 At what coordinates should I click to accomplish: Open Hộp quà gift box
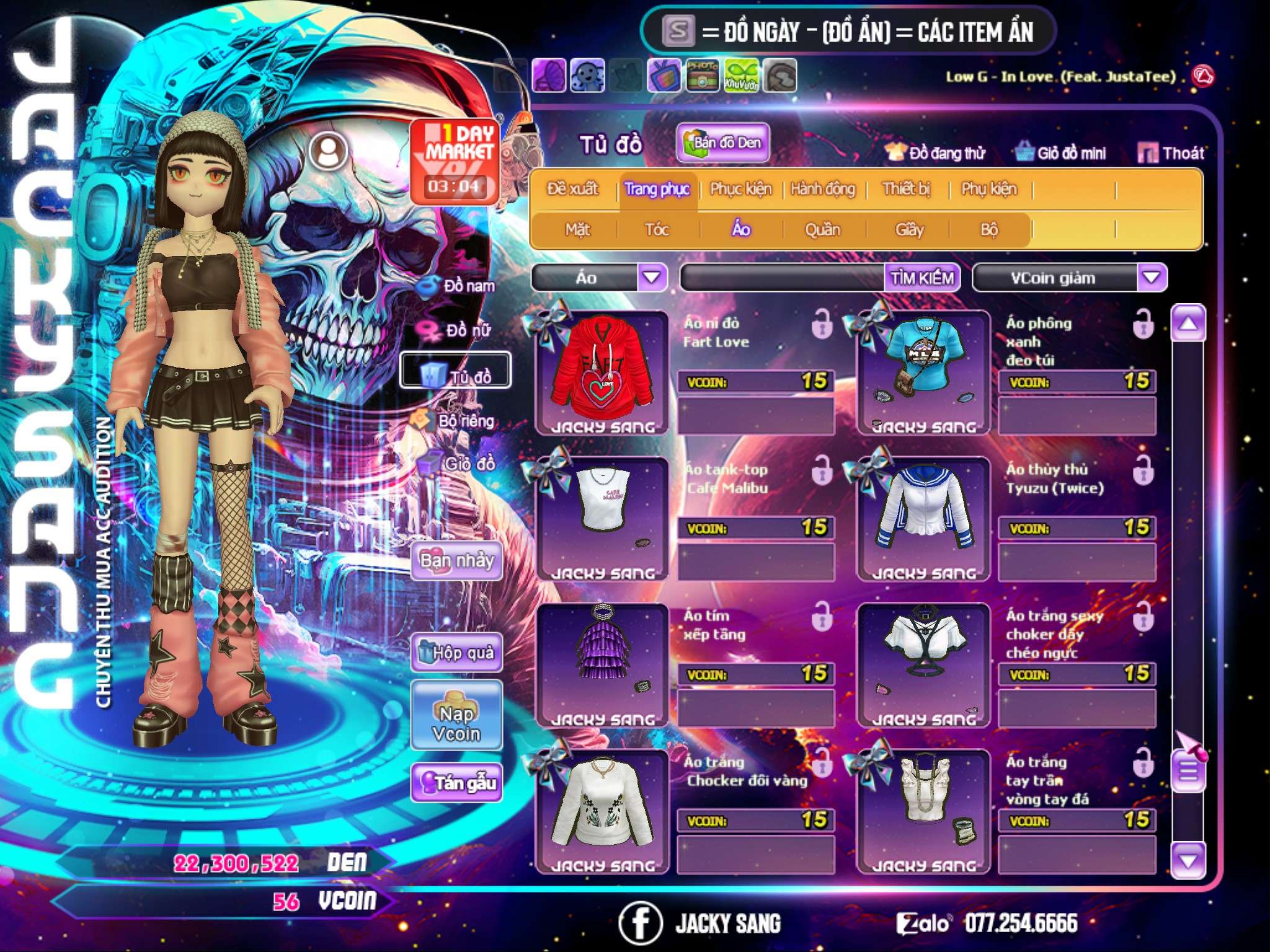[x=457, y=653]
